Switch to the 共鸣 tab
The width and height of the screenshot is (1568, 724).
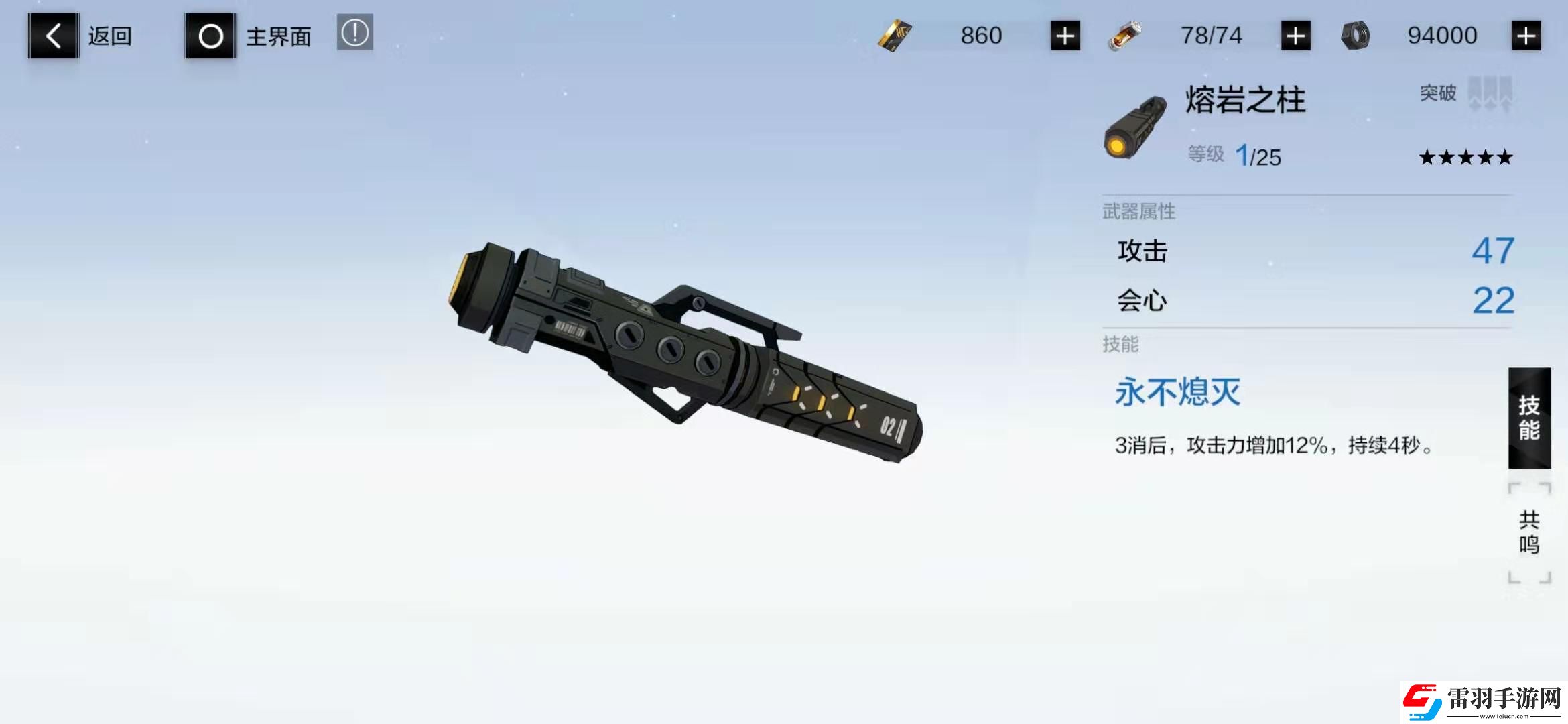(x=1528, y=532)
